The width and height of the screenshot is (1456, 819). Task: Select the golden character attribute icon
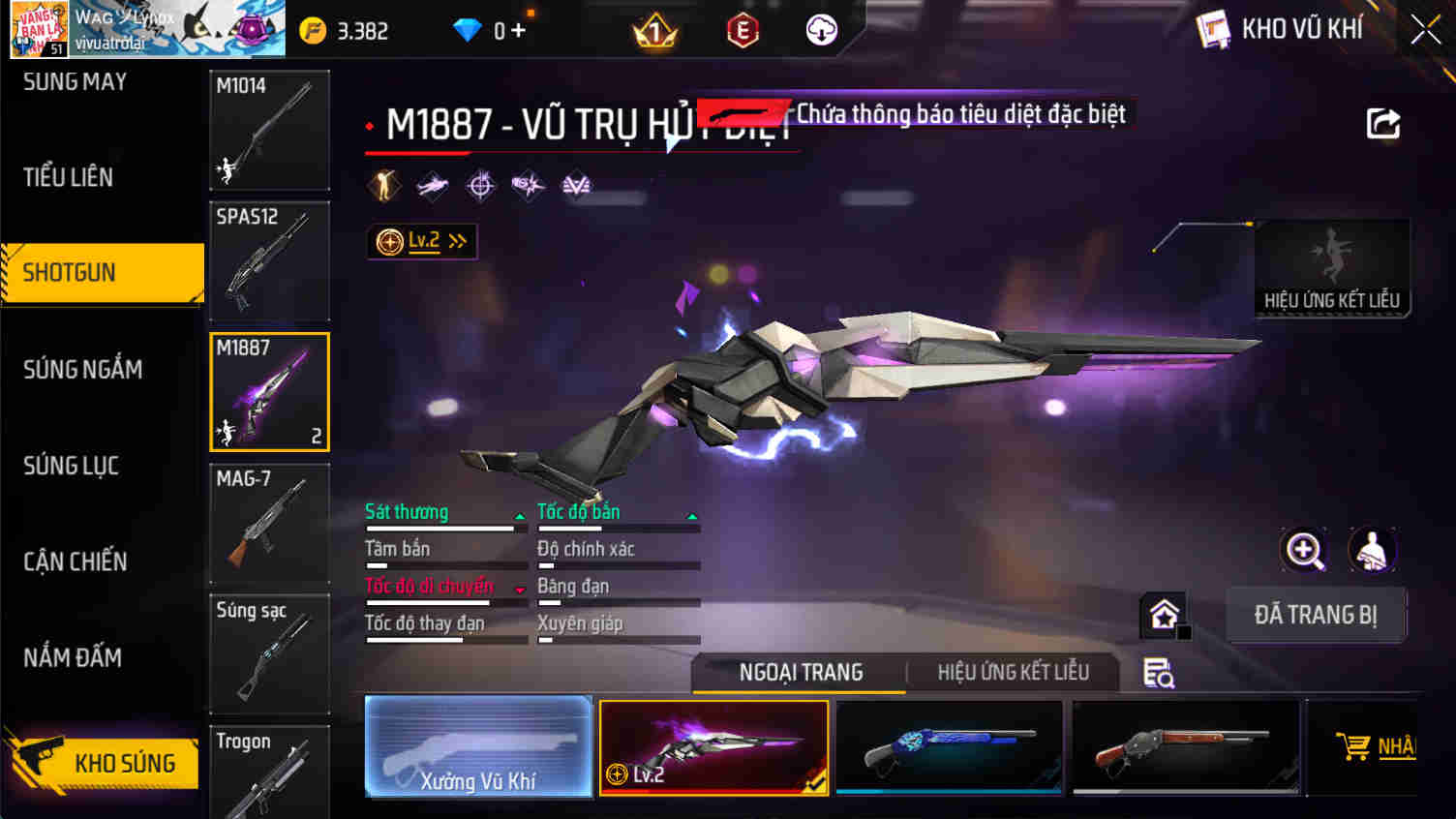tap(384, 185)
